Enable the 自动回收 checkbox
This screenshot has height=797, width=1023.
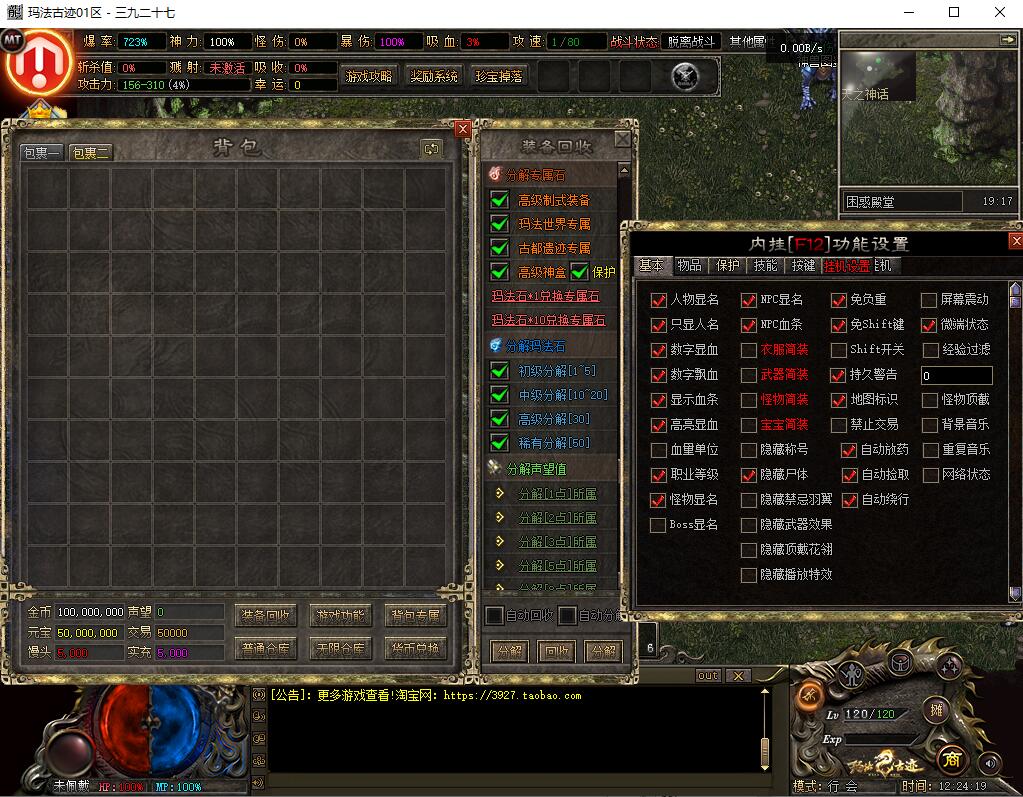click(494, 615)
